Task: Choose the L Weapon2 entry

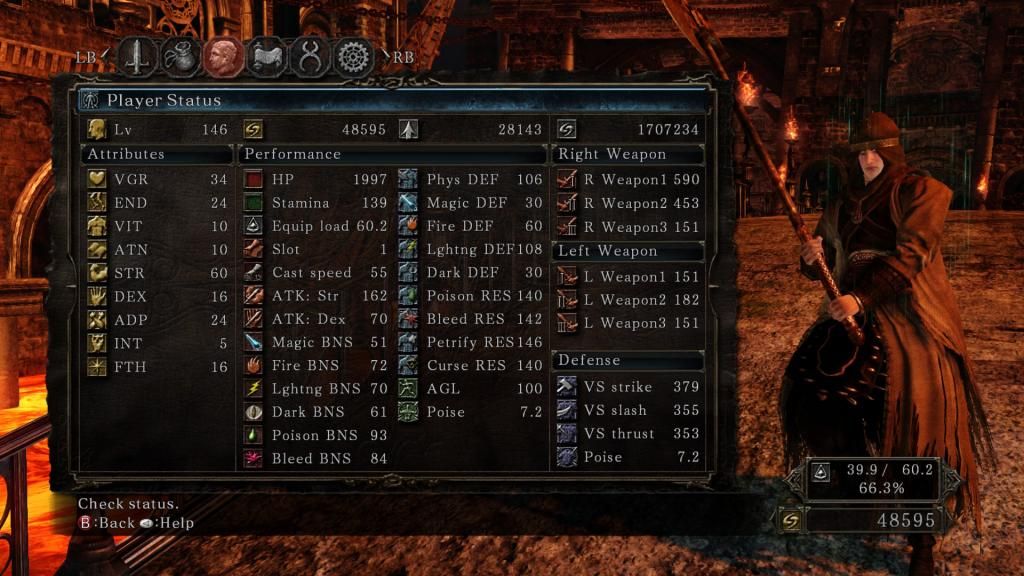Action: coord(629,300)
